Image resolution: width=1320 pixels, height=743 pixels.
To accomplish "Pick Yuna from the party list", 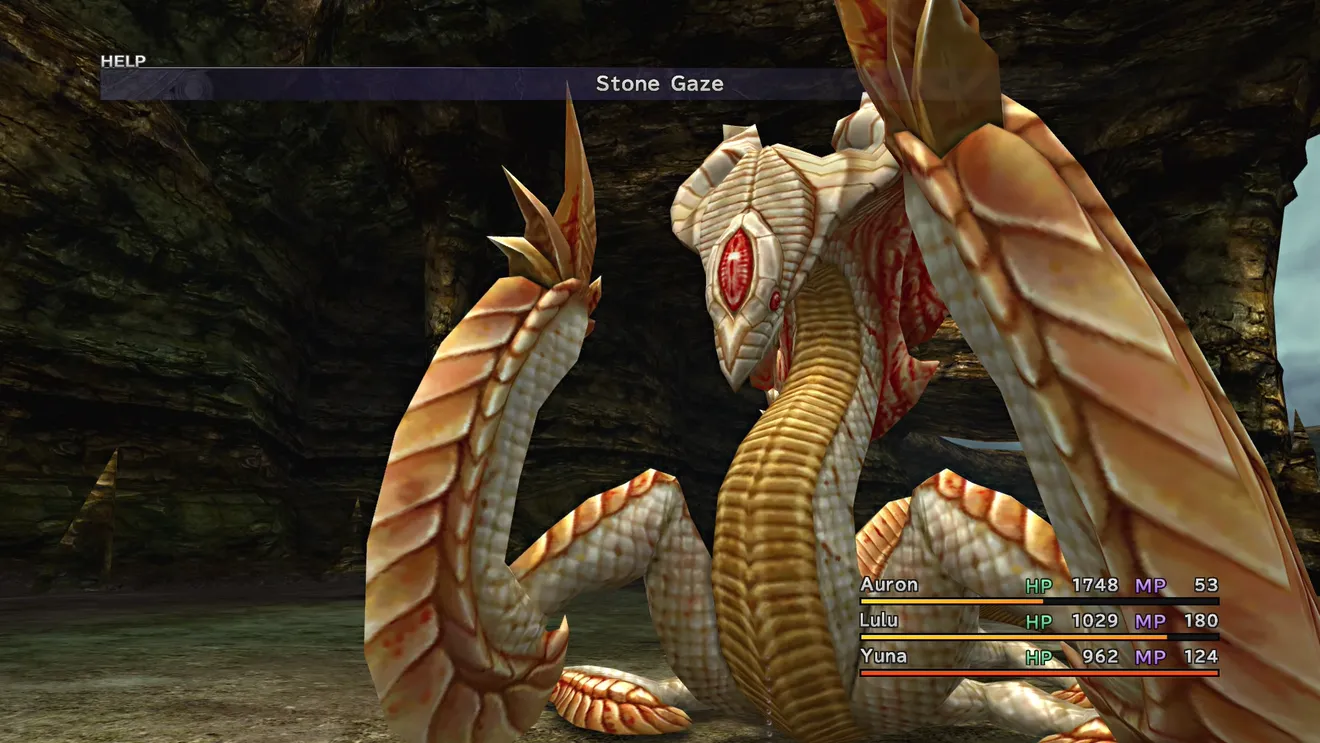I will point(883,657).
